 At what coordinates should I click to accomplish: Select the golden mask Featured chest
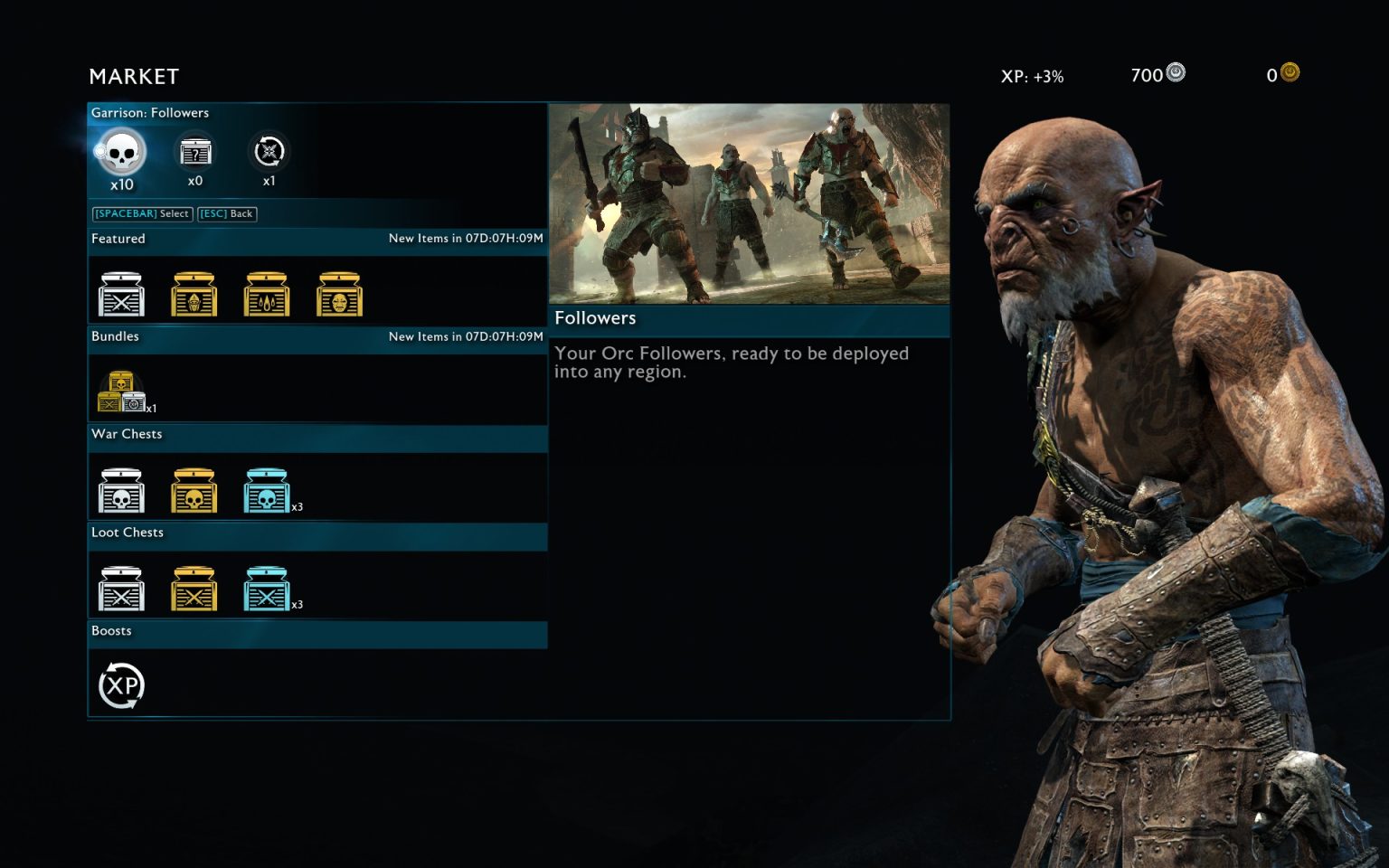pos(340,292)
